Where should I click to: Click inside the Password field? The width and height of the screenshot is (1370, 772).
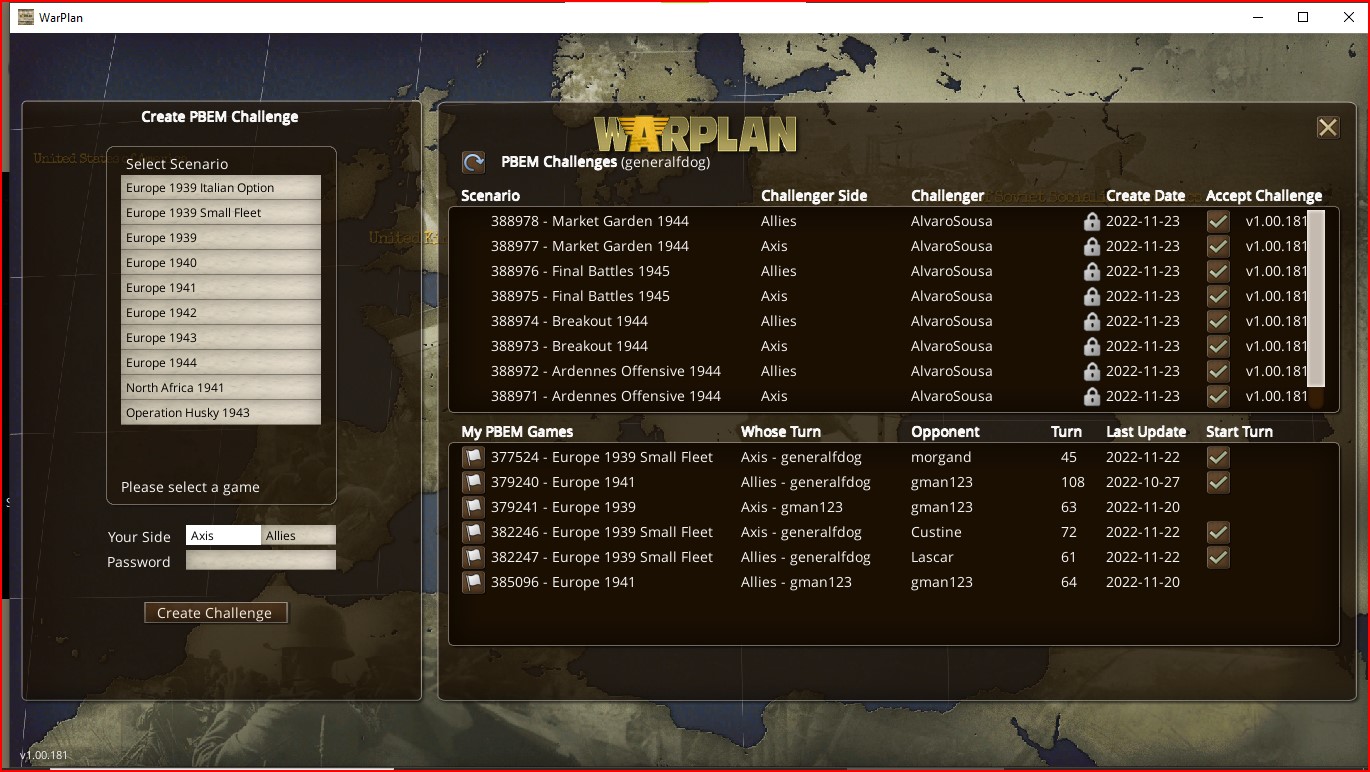coord(260,560)
